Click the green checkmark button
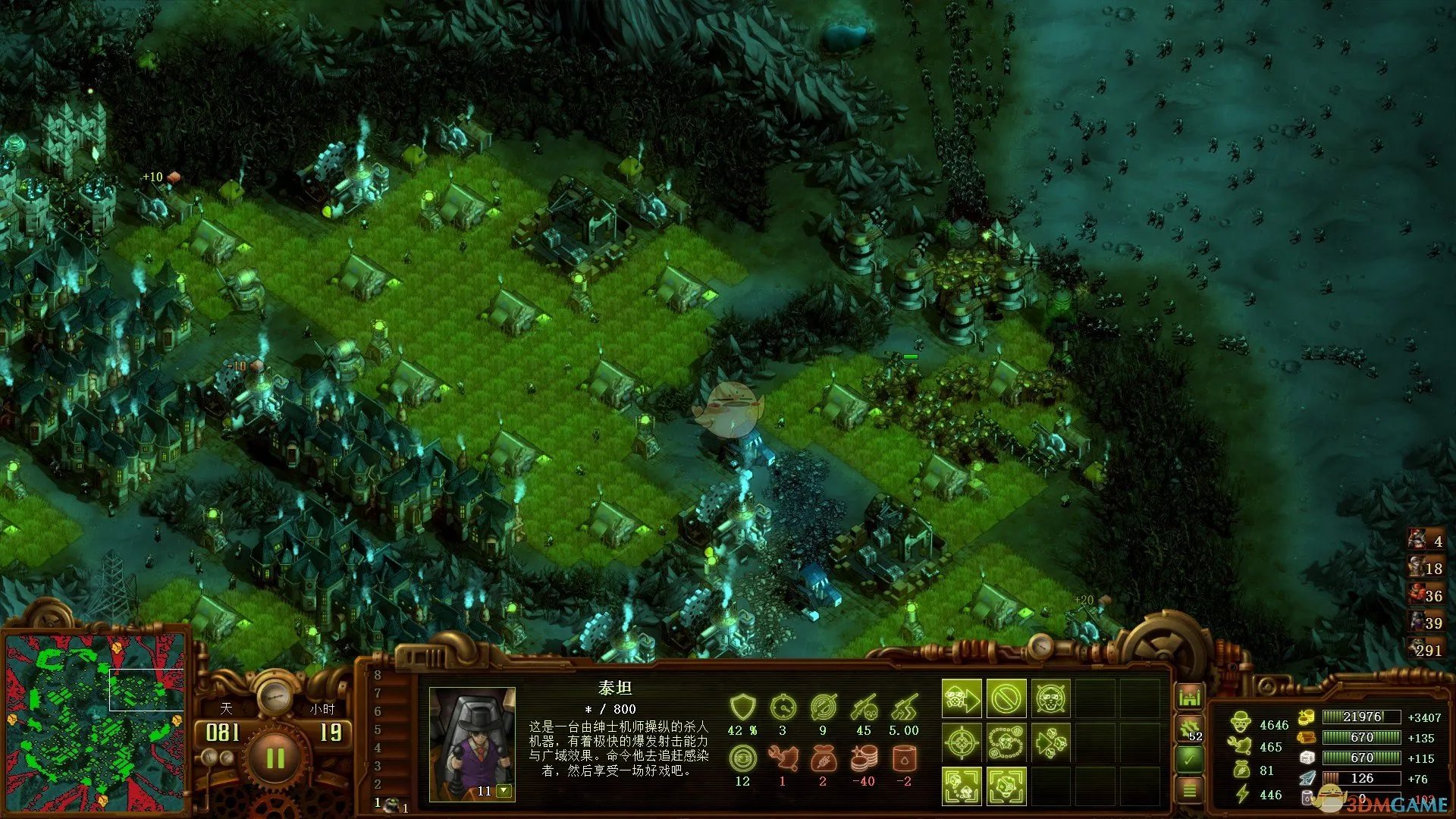1456x819 pixels. tap(1189, 758)
